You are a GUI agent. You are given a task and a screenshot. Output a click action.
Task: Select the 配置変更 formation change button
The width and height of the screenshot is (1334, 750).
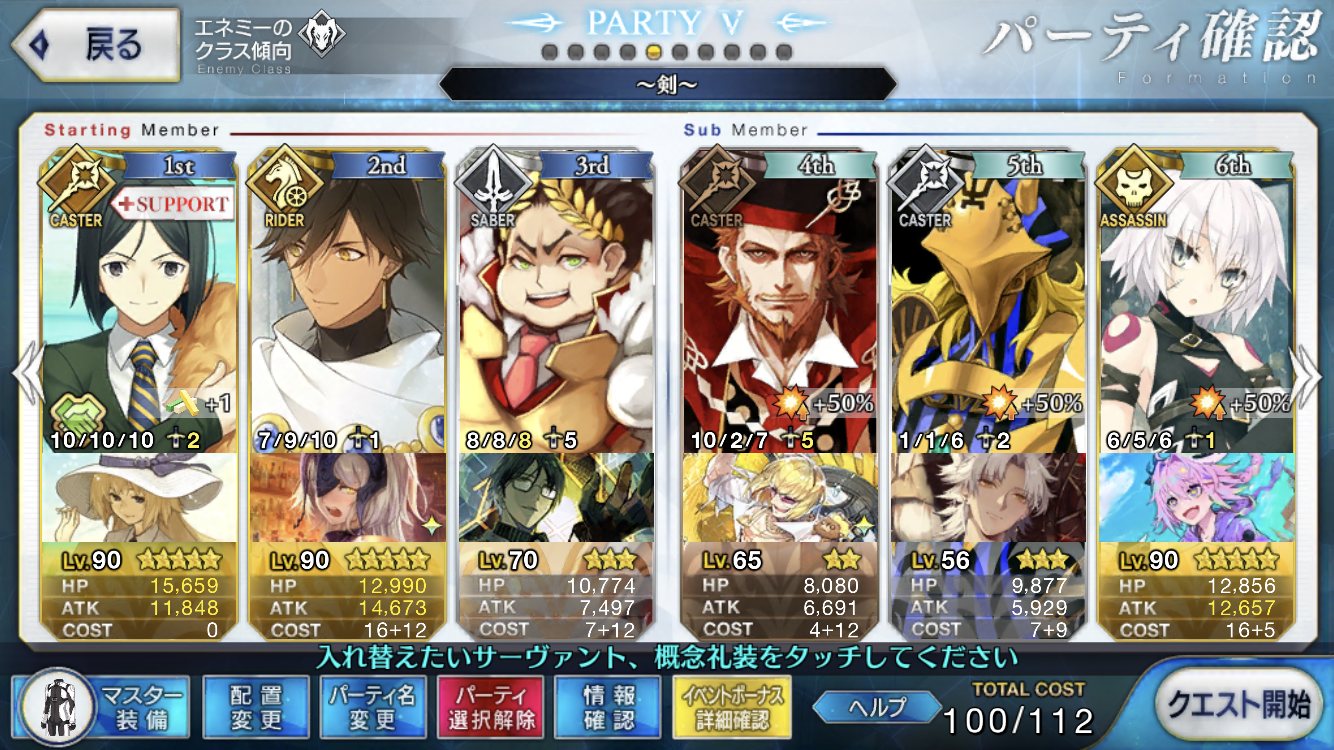pyautogui.click(x=256, y=706)
